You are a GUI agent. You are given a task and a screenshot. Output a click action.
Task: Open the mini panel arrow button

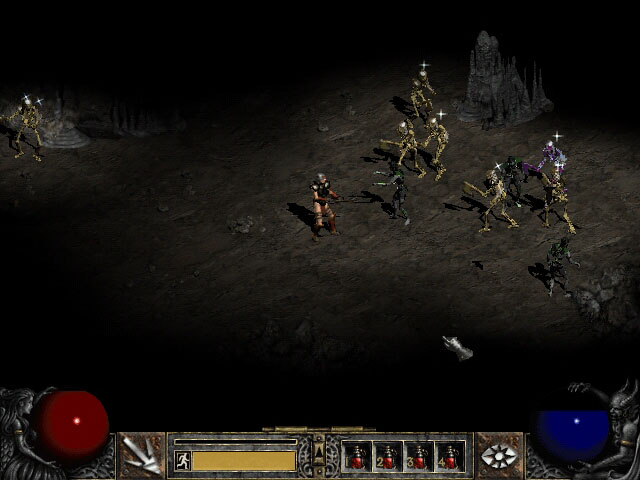[x=319, y=456]
